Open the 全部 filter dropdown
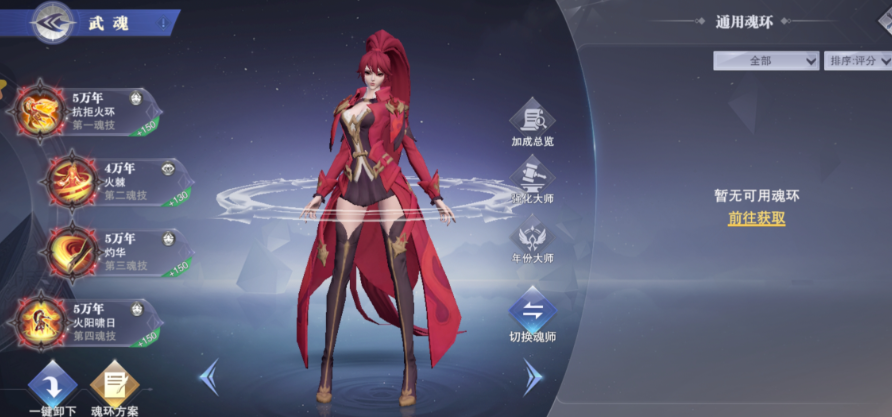 pyautogui.click(x=766, y=61)
